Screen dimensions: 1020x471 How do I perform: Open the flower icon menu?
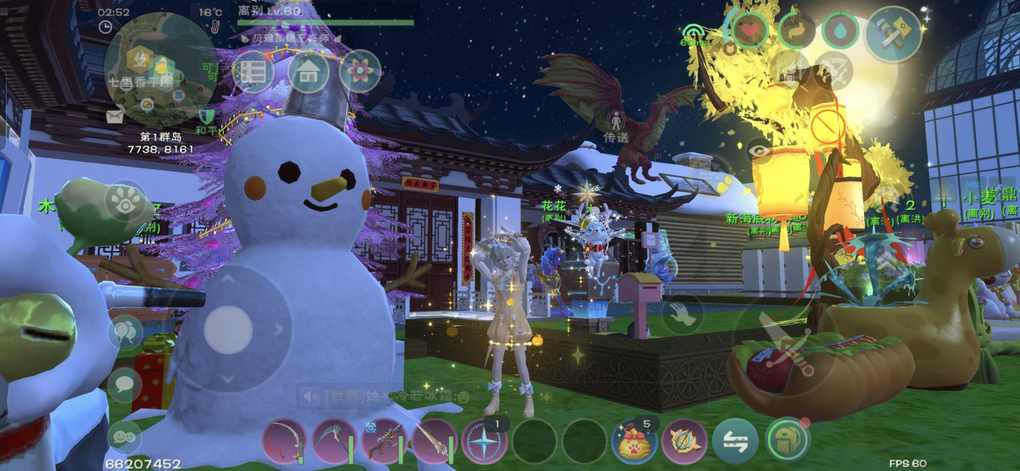[x=360, y=72]
